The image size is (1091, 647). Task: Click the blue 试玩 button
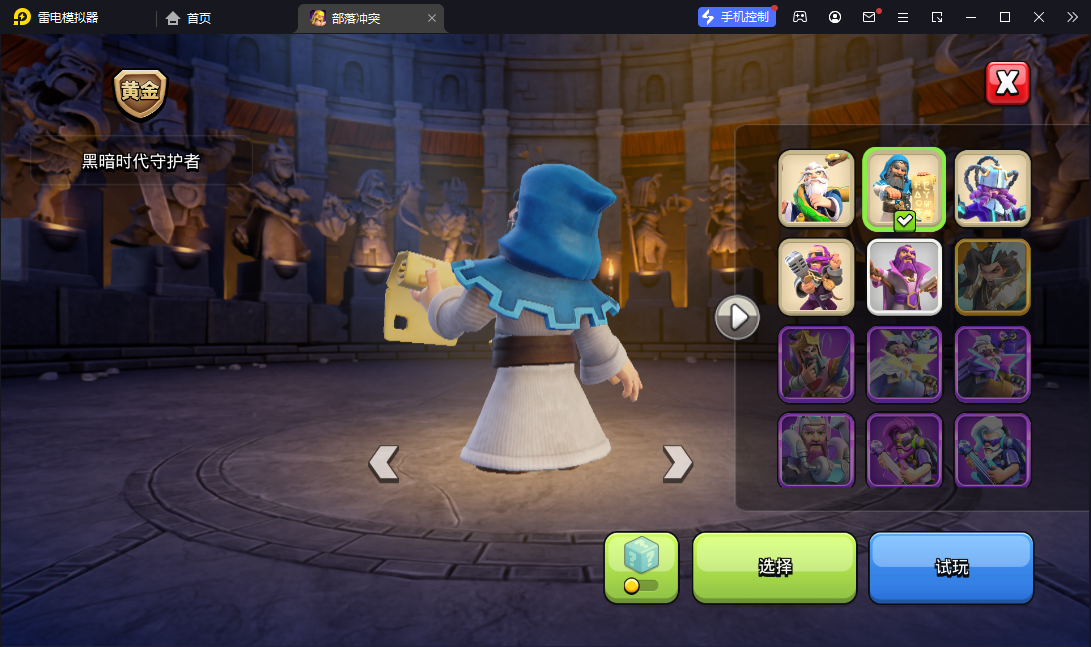click(x=950, y=567)
